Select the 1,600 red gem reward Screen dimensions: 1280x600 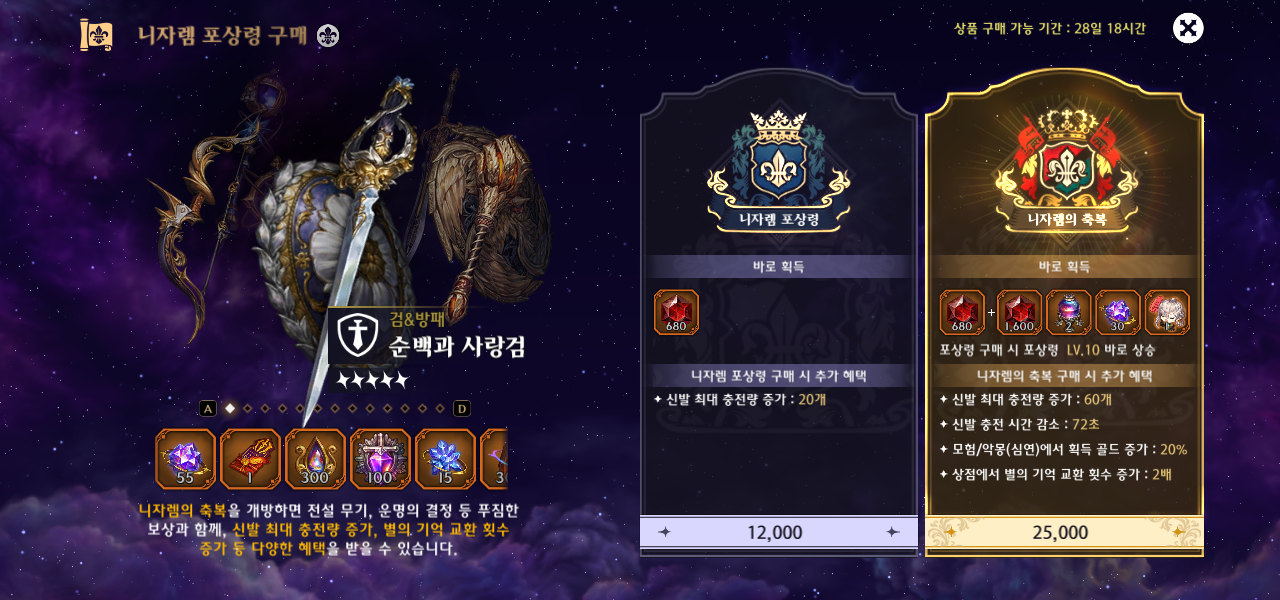click(1019, 312)
